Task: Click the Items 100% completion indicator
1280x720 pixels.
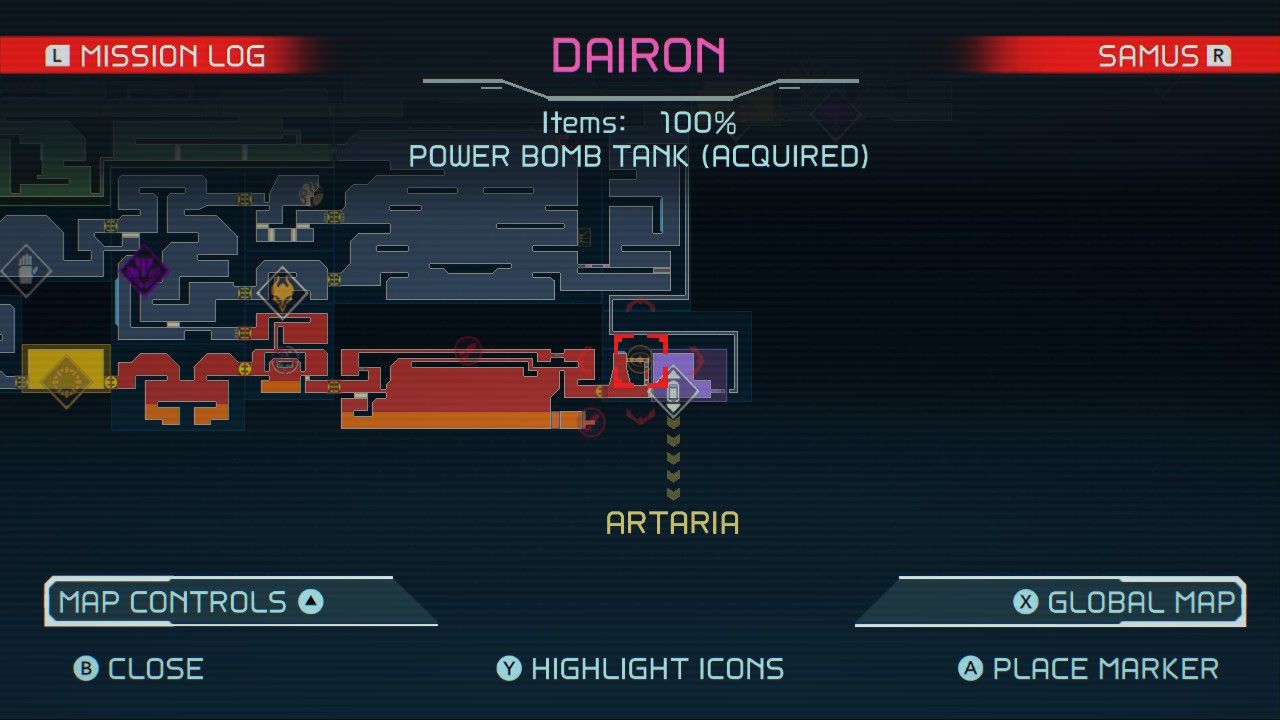Action: pos(640,122)
